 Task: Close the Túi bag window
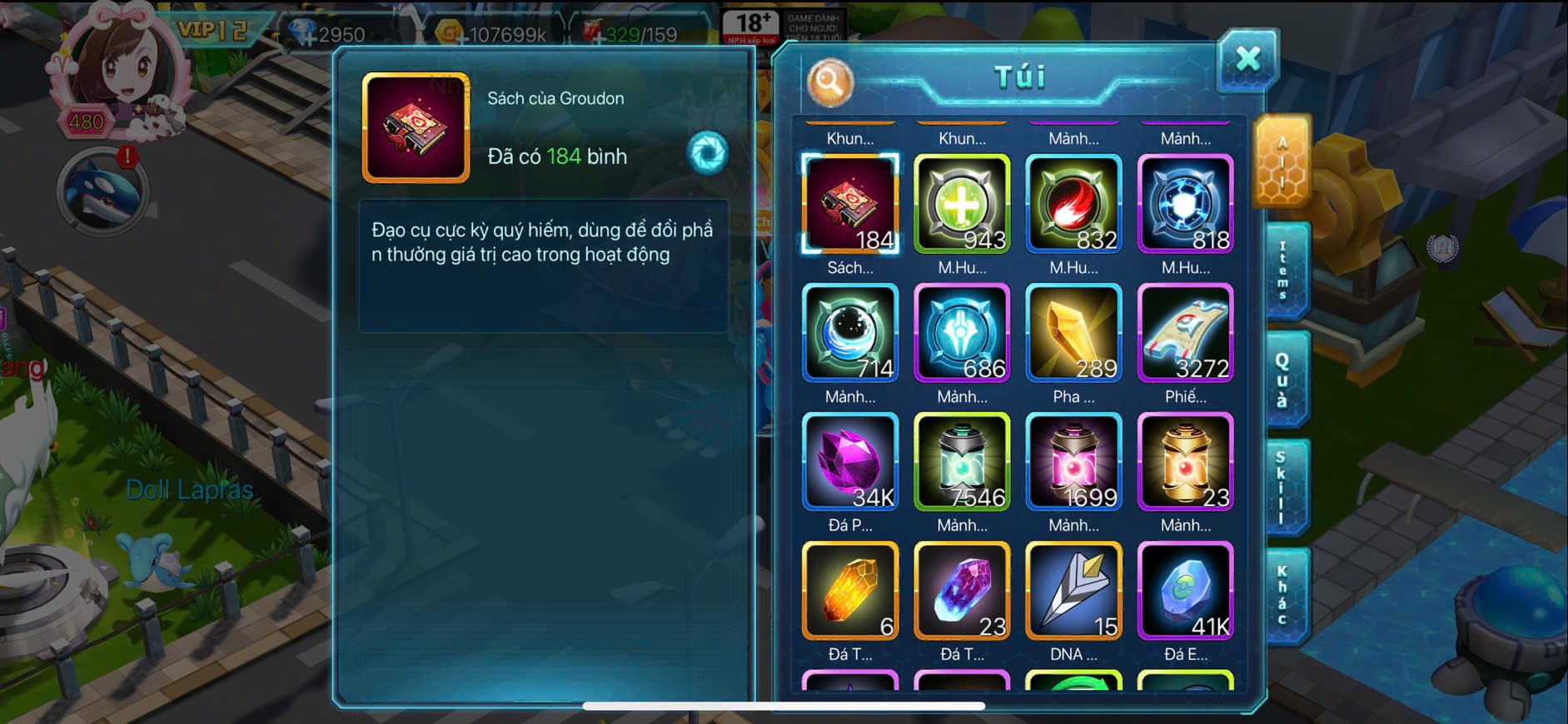point(1247,59)
